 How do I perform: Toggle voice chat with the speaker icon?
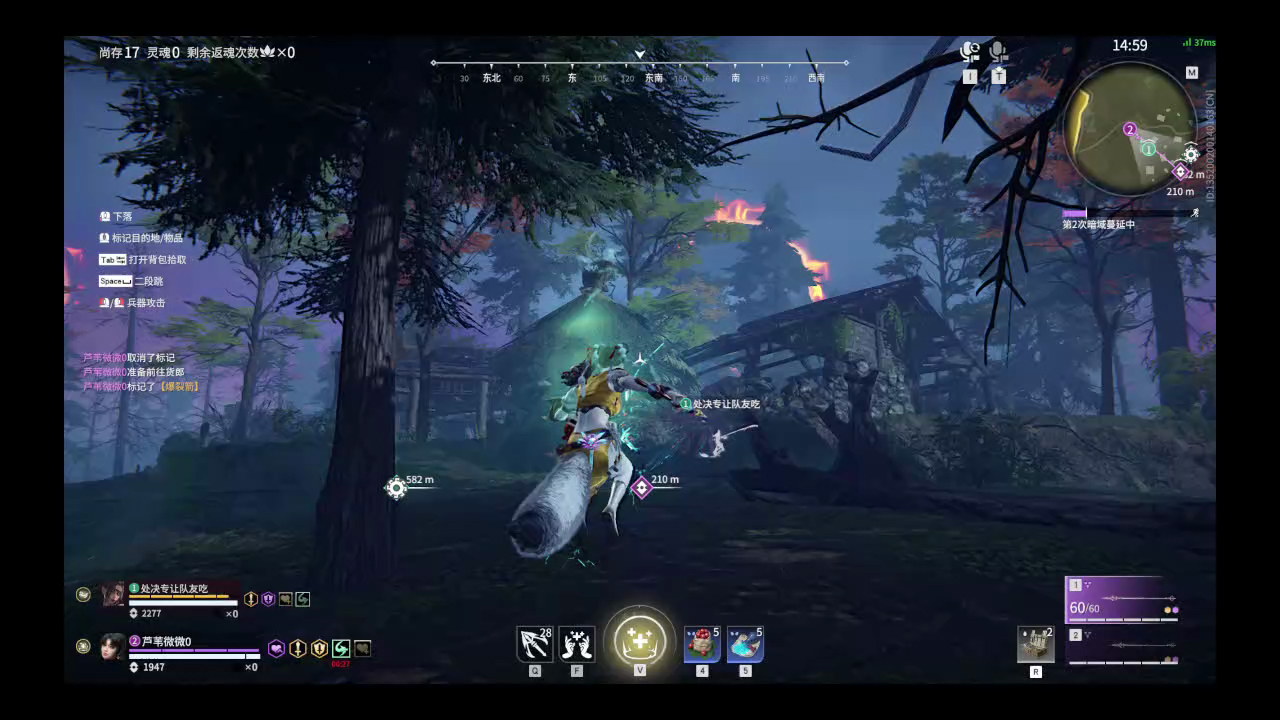point(968,48)
